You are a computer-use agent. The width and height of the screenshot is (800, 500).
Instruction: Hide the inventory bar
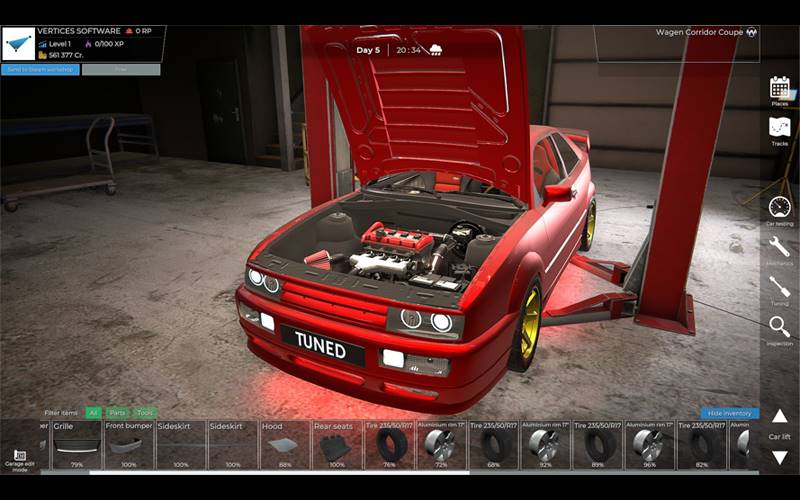(x=729, y=413)
